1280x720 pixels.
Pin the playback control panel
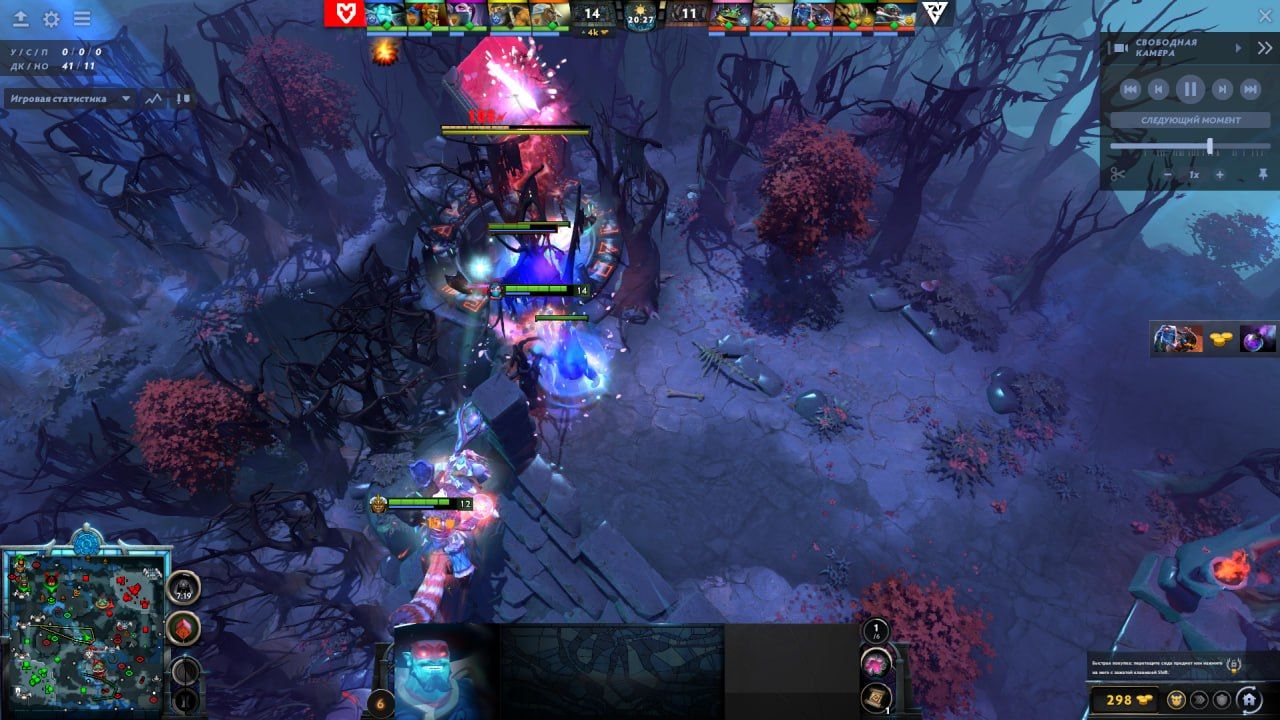[1264, 173]
